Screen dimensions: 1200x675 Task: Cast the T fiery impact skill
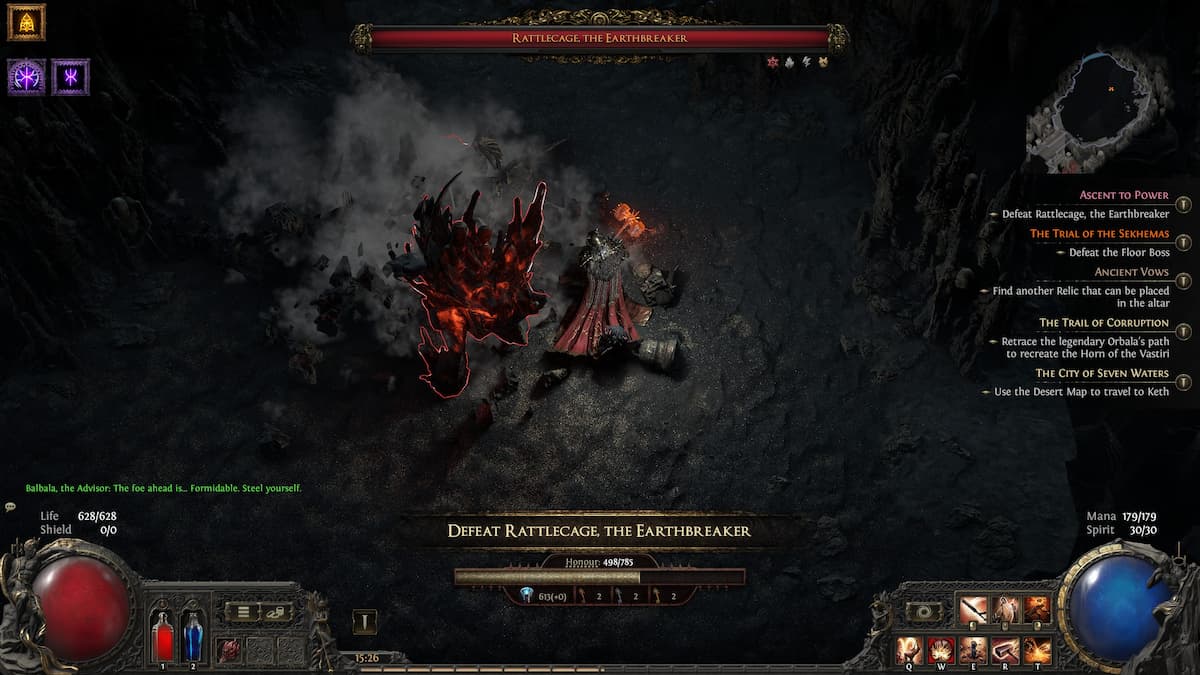[x=1038, y=649]
